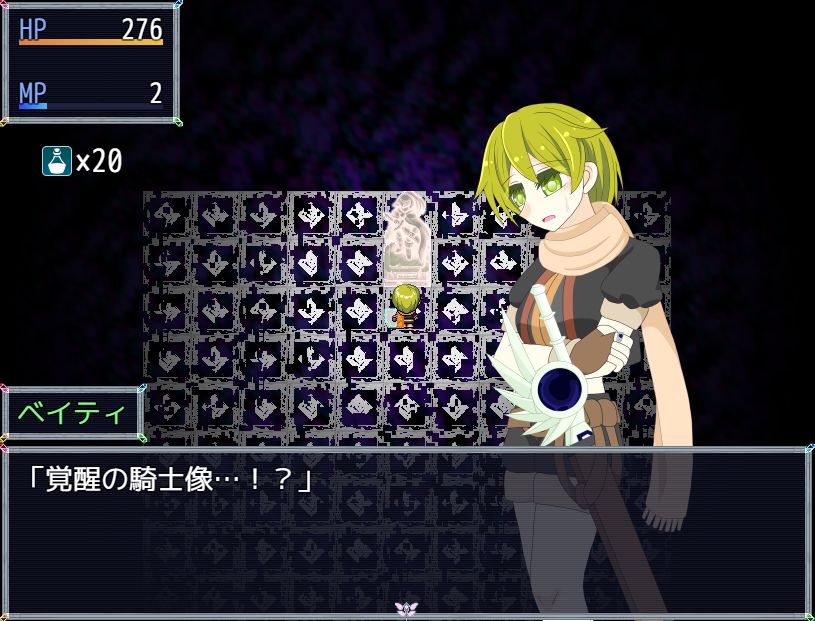This screenshot has width=815, height=621.
Task: Click the dialogue message box text
Action: click(x=169, y=480)
